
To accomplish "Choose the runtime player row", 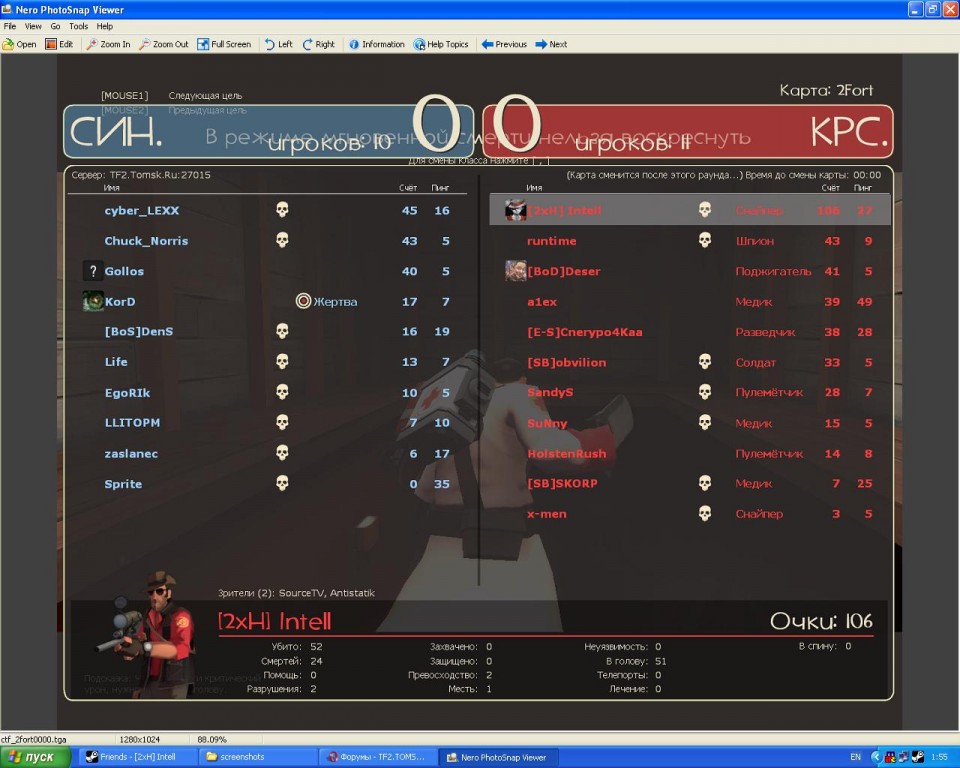I will 552,241.
